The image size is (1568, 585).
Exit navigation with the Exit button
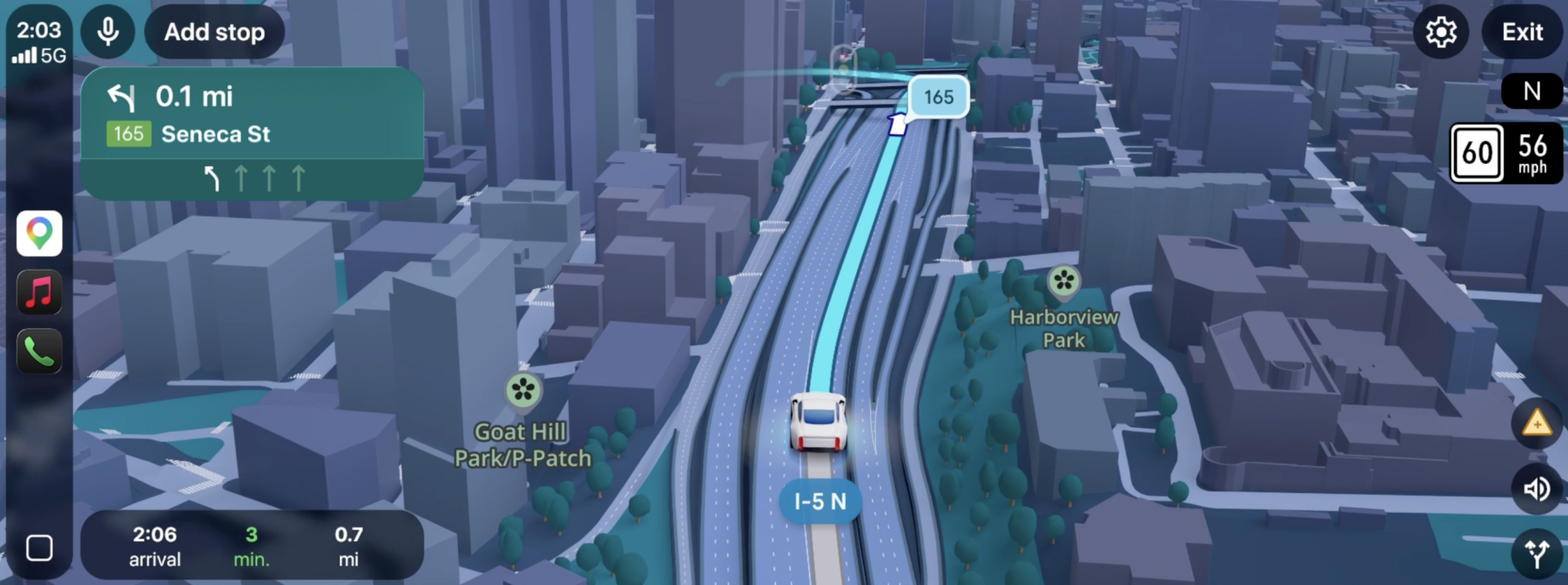[x=1521, y=32]
